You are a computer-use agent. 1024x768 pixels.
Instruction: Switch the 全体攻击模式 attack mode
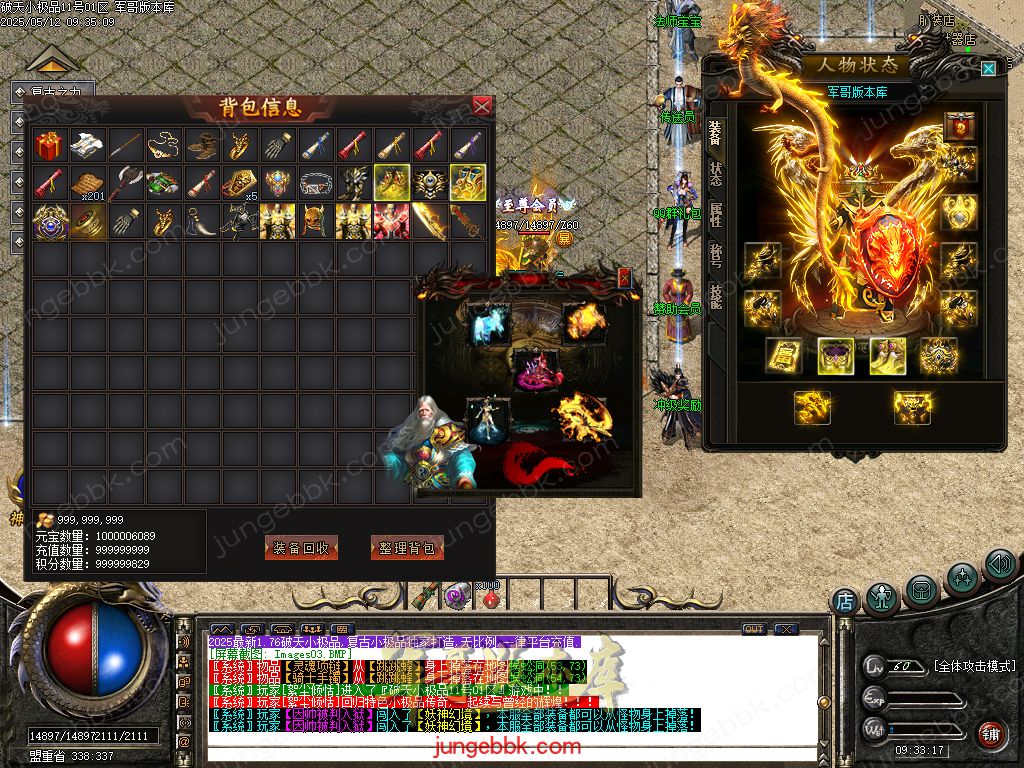(974, 666)
